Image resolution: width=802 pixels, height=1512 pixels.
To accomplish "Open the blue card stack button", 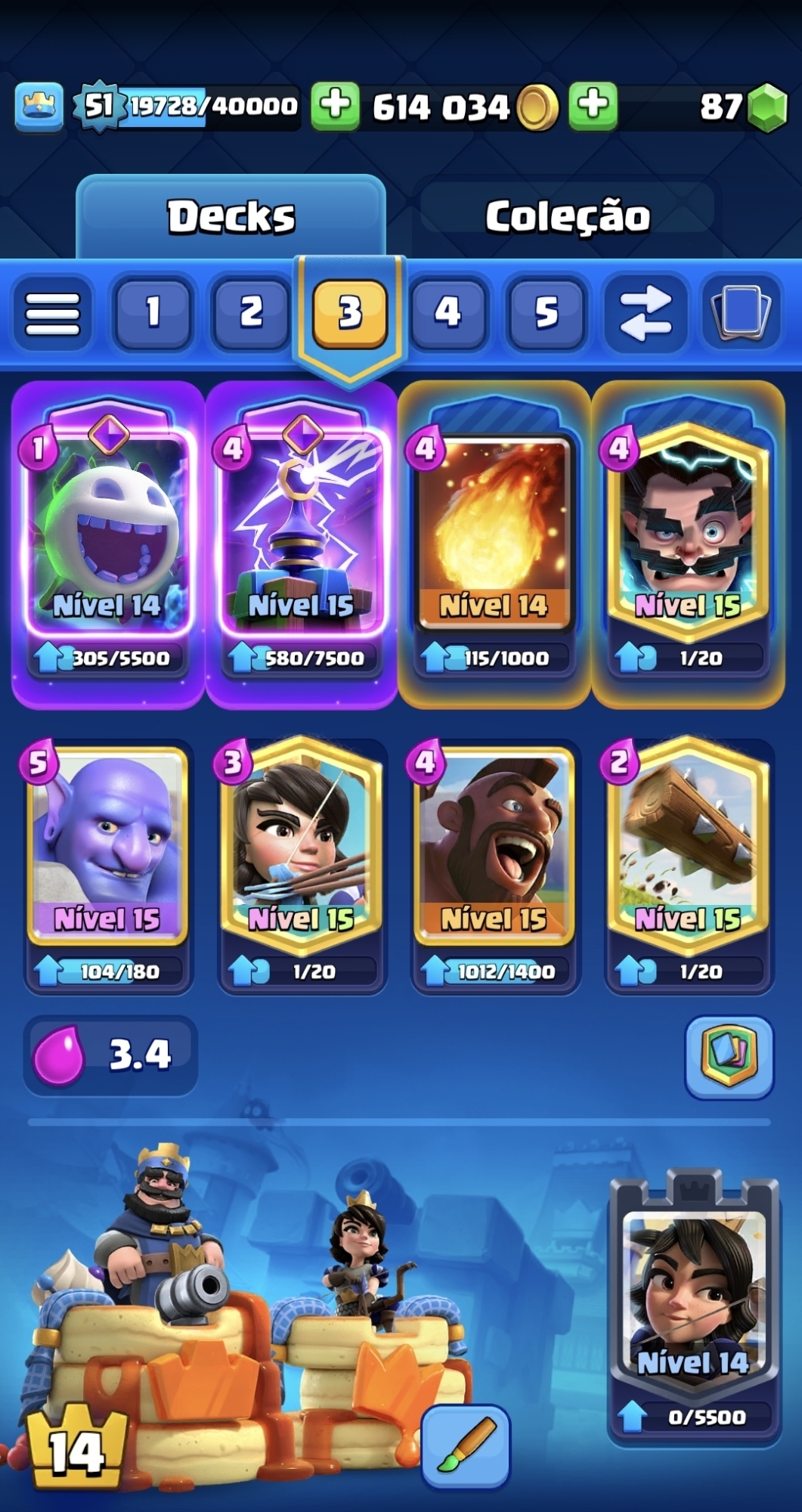I will [740, 312].
